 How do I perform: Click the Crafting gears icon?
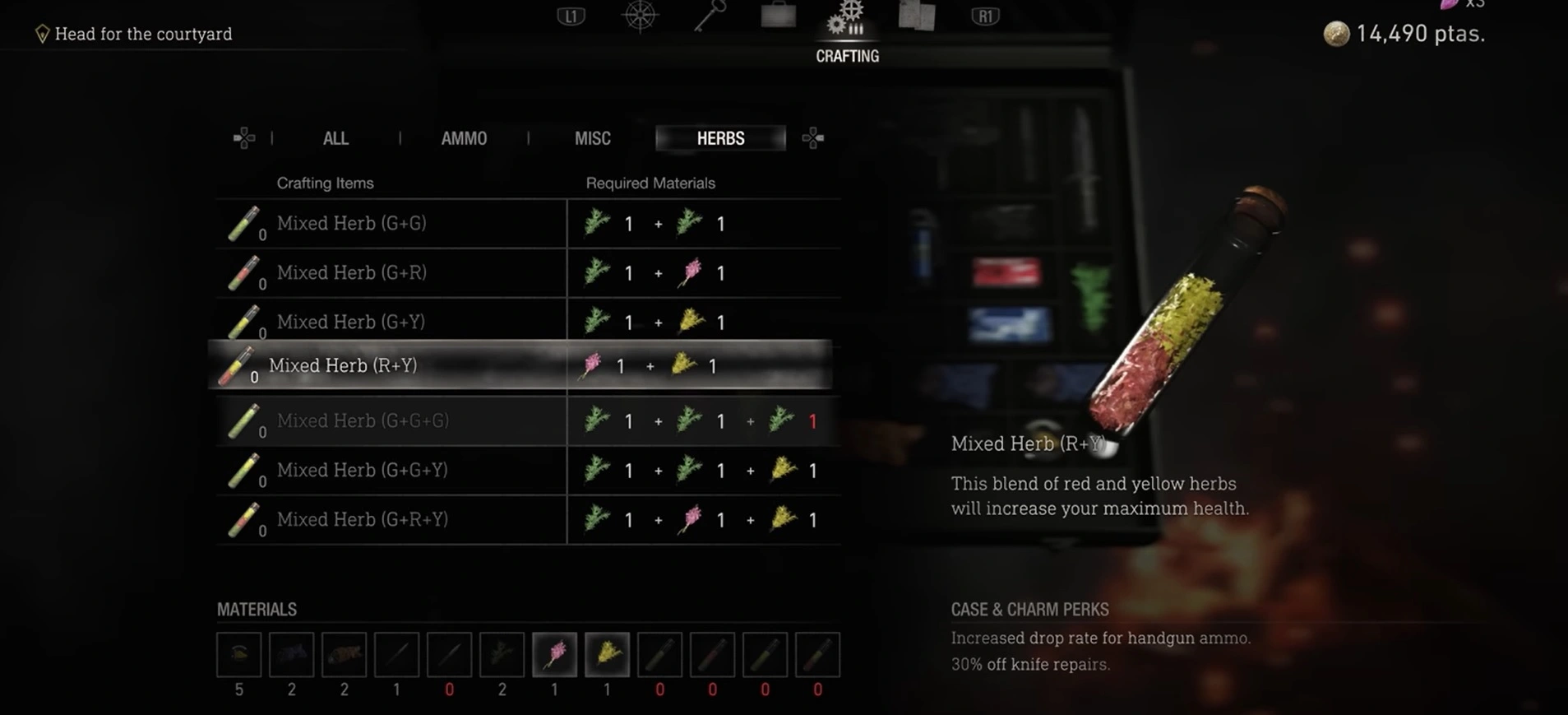pyautogui.click(x=847, y=20)
